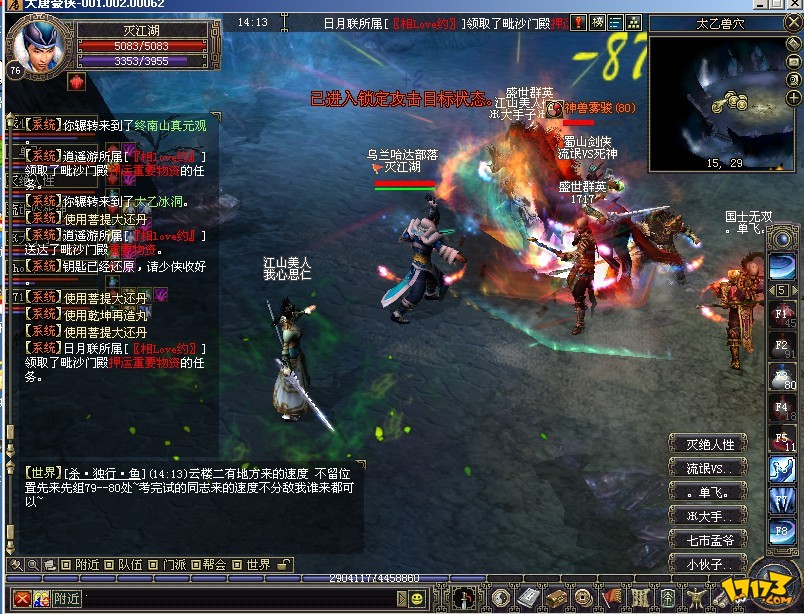Open the emoticon smiley button
The height and width of the screenshot is (614, 804).
417,599
